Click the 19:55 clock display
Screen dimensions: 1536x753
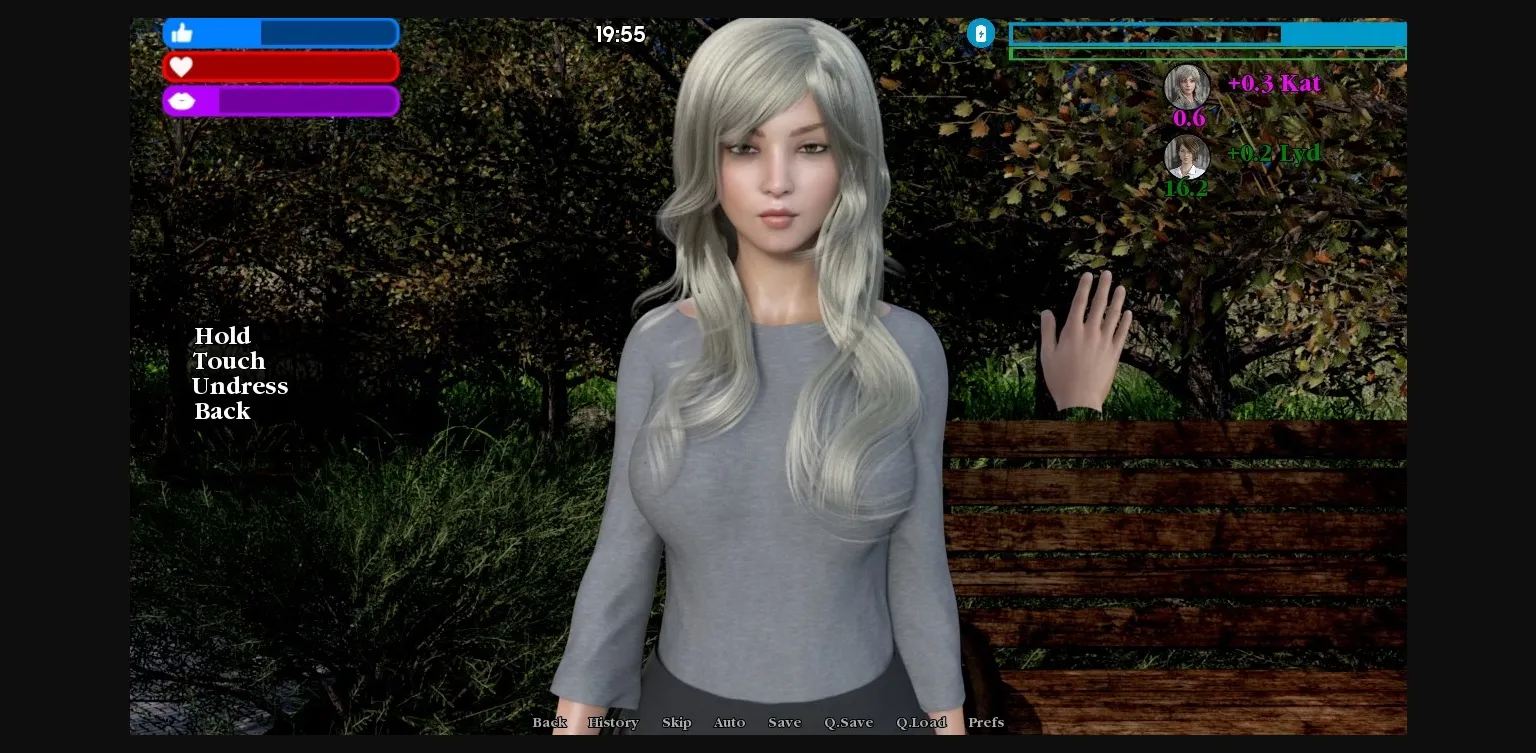(x=621, y=34)
